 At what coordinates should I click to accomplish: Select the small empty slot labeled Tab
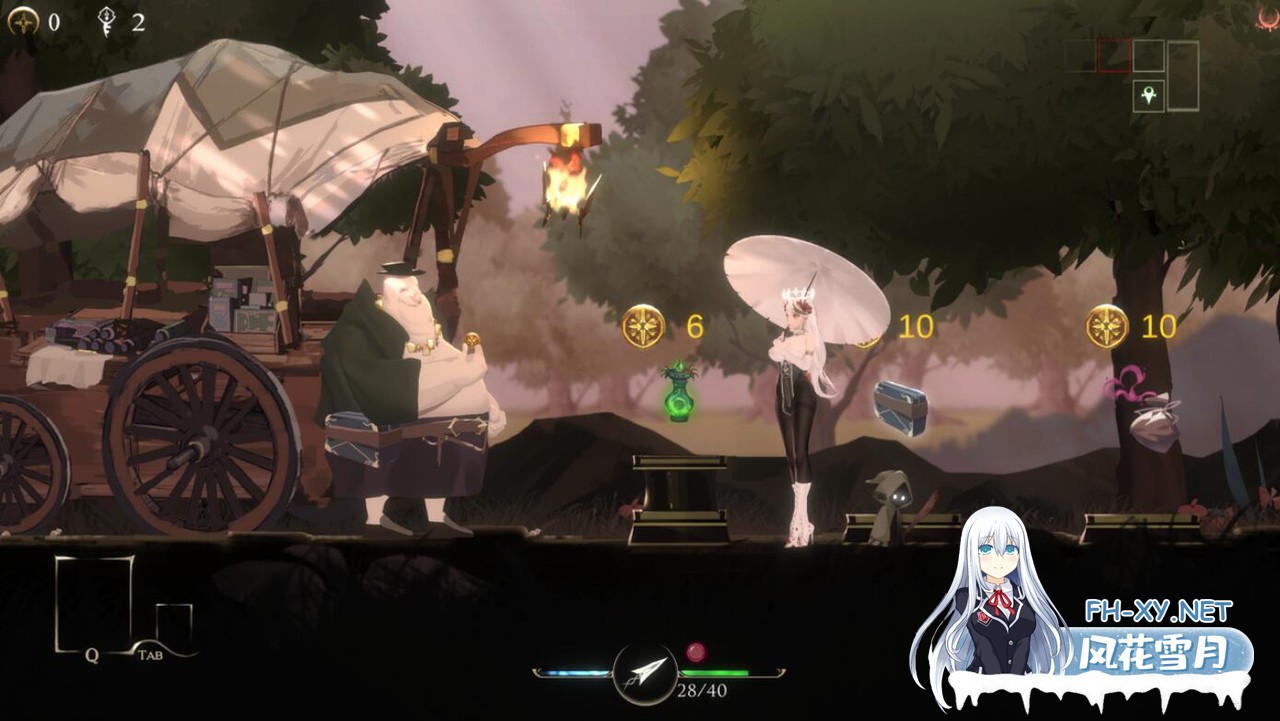(172, 623)
